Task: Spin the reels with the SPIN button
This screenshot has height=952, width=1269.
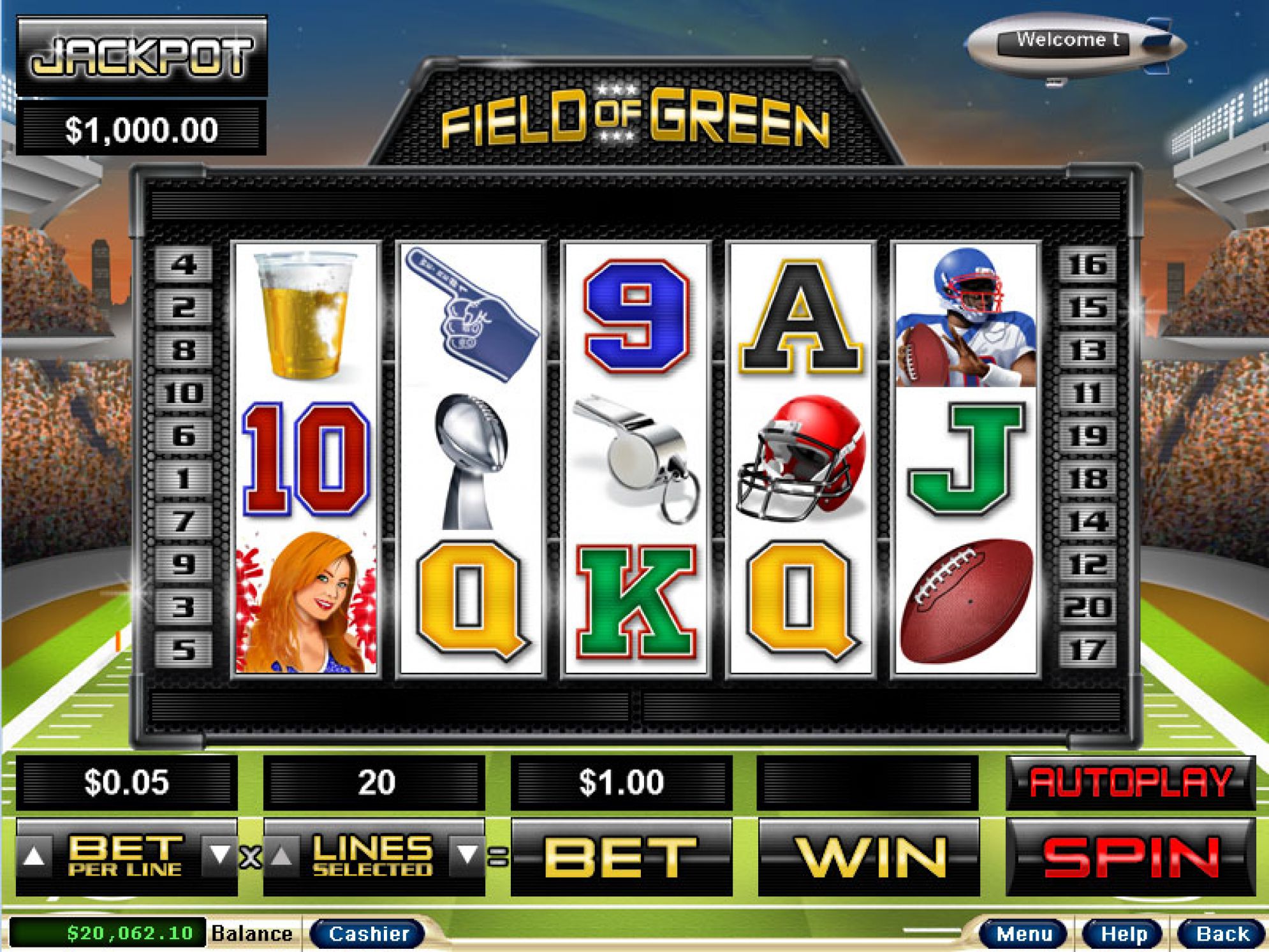Action: pos(1130,856)
